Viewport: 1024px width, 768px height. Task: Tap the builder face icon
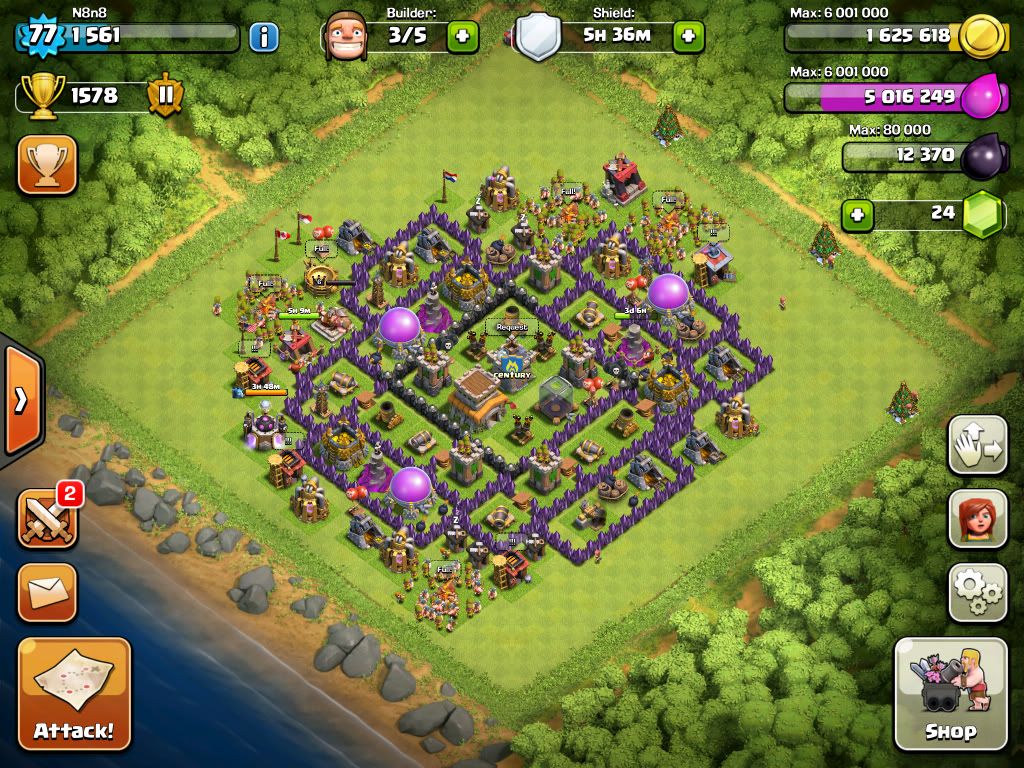pos(345,36)
